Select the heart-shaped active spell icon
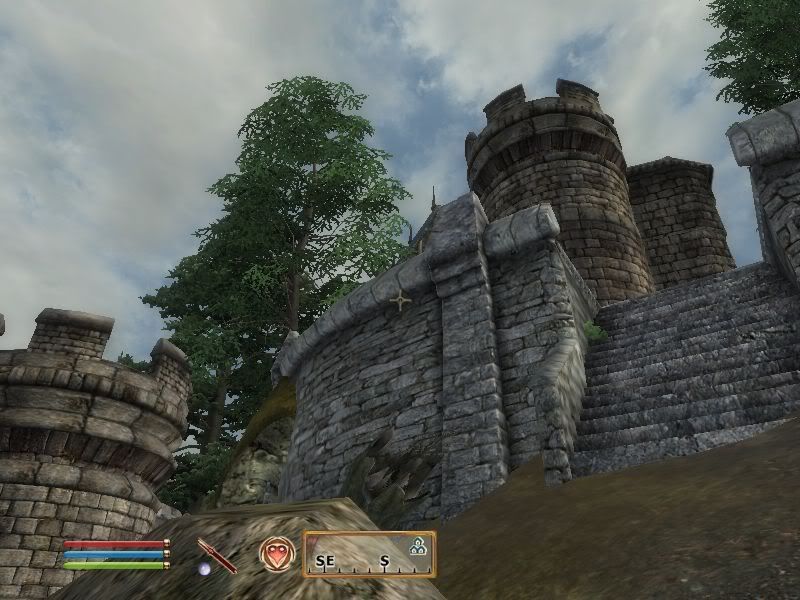800x600 pixels. (x=277, y=553)
